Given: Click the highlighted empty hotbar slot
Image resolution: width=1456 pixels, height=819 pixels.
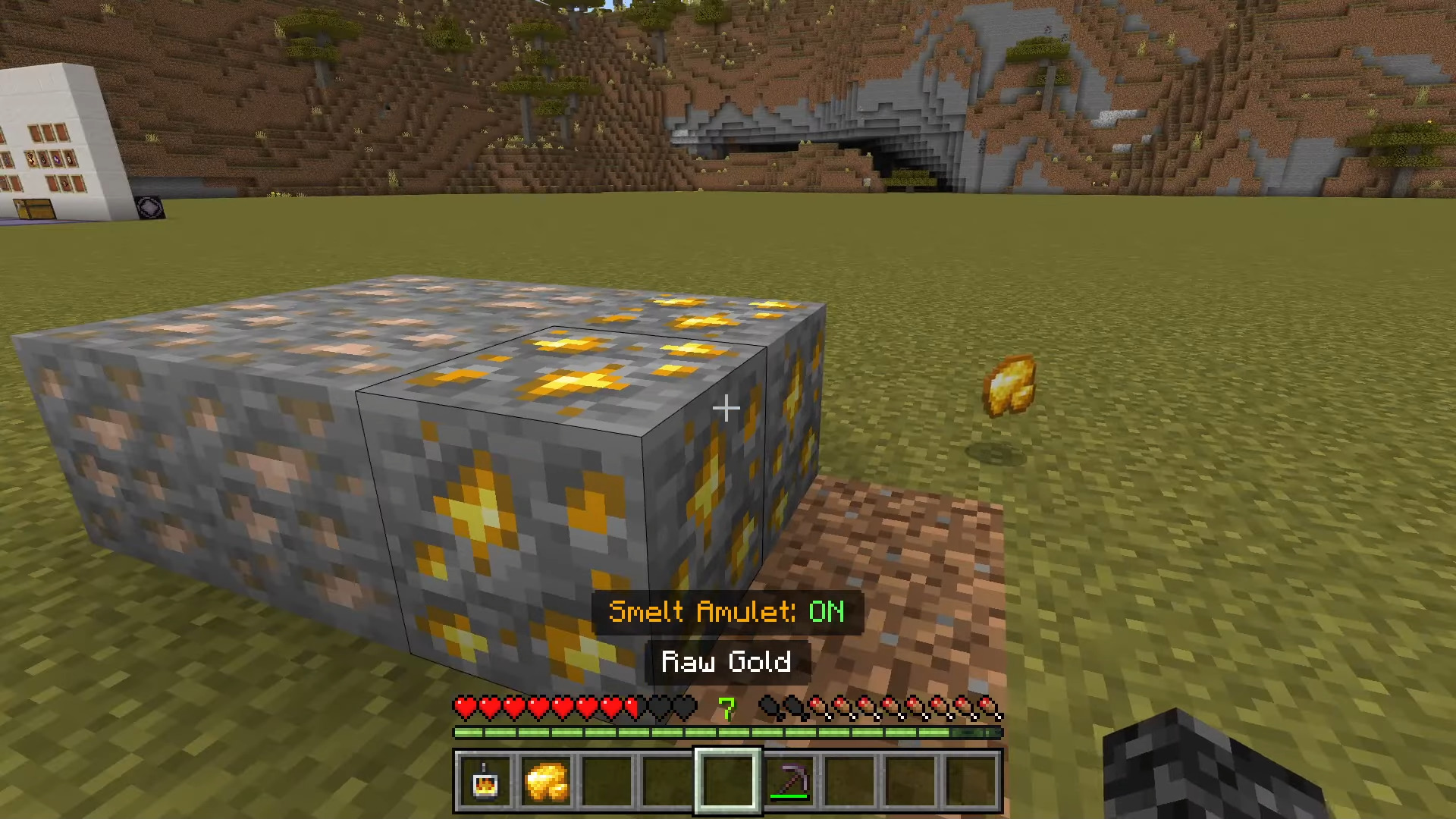Looking at the screenshot, I should point(728,781).
